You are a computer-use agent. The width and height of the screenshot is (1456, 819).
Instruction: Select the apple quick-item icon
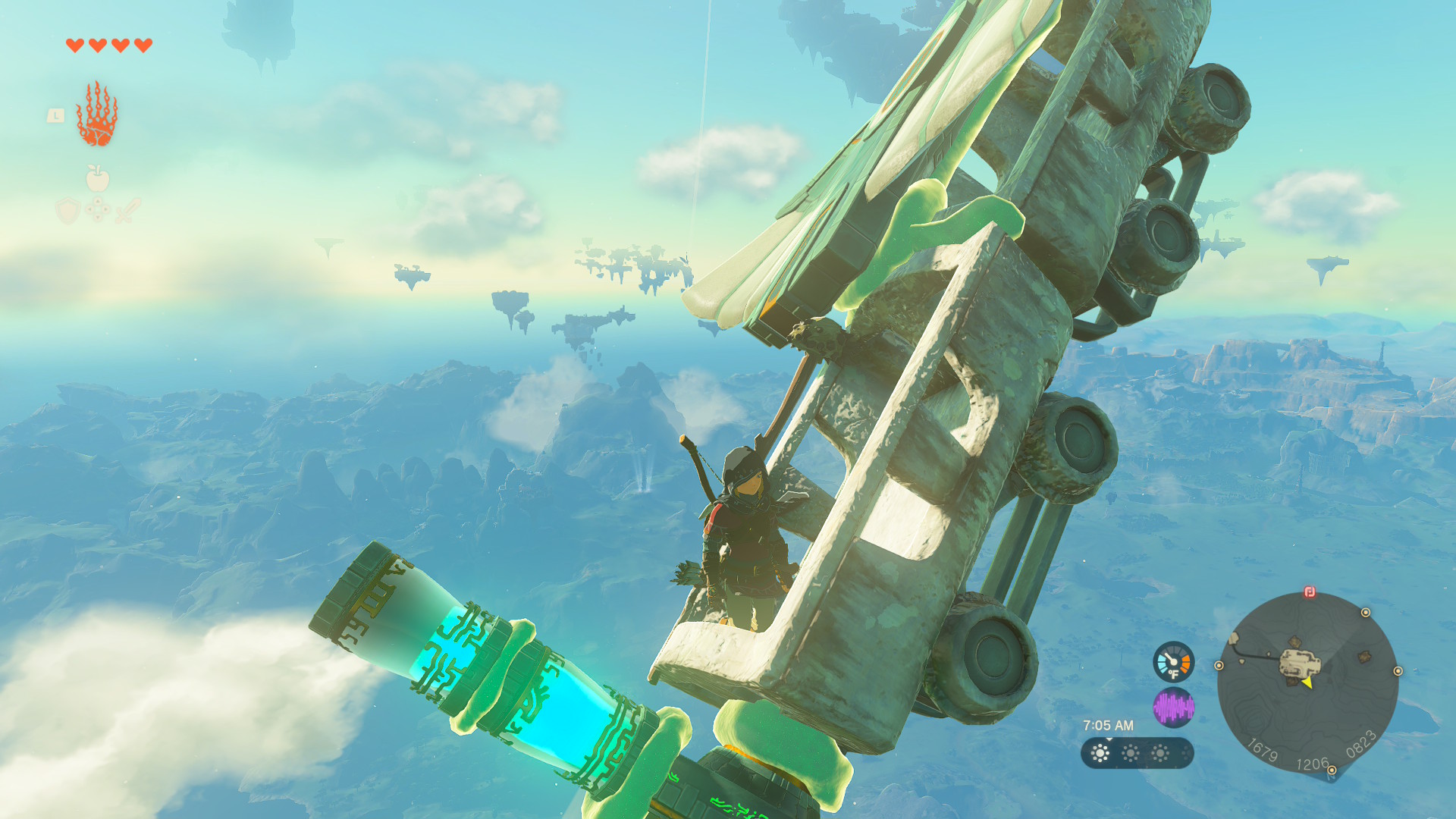pos(97,179)
